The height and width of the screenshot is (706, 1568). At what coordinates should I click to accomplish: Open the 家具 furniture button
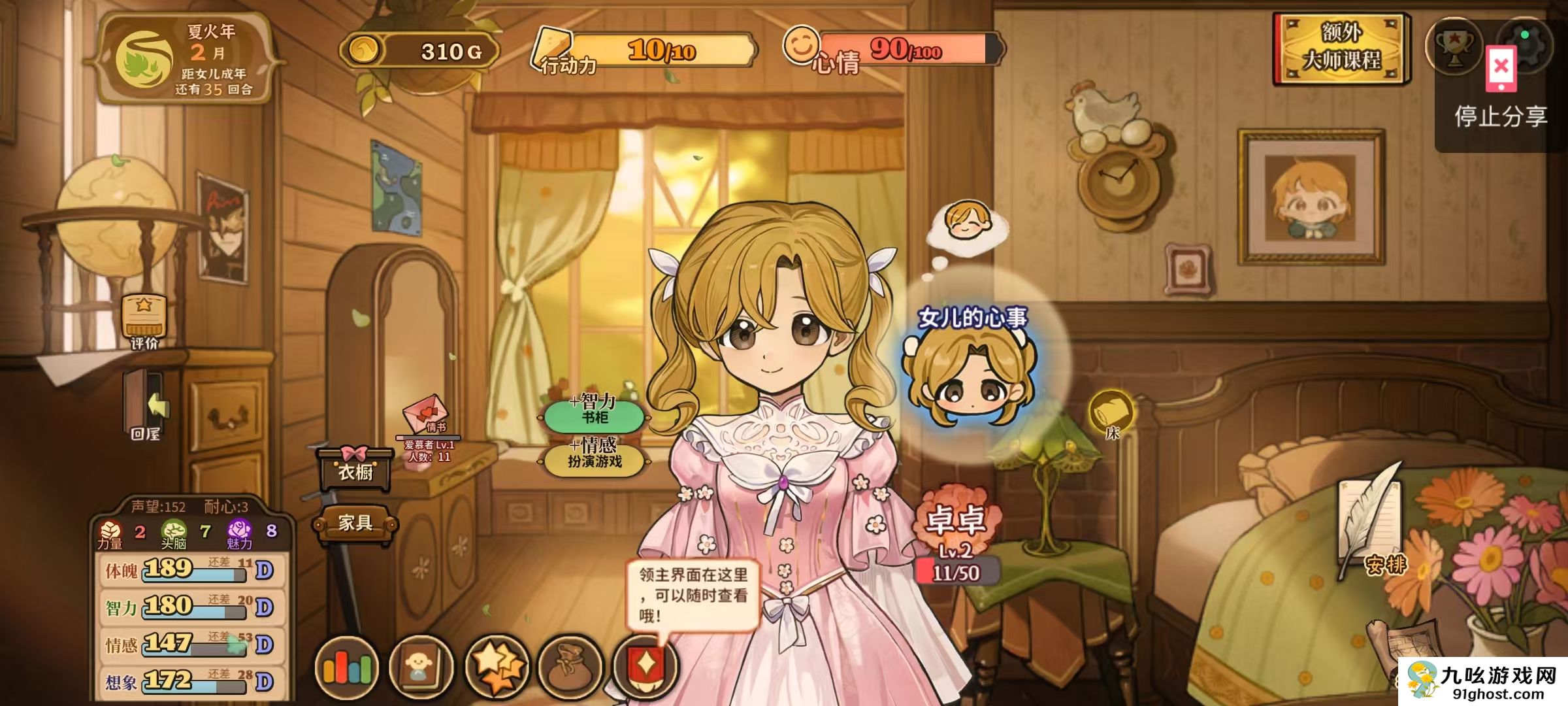pos(355,523)
